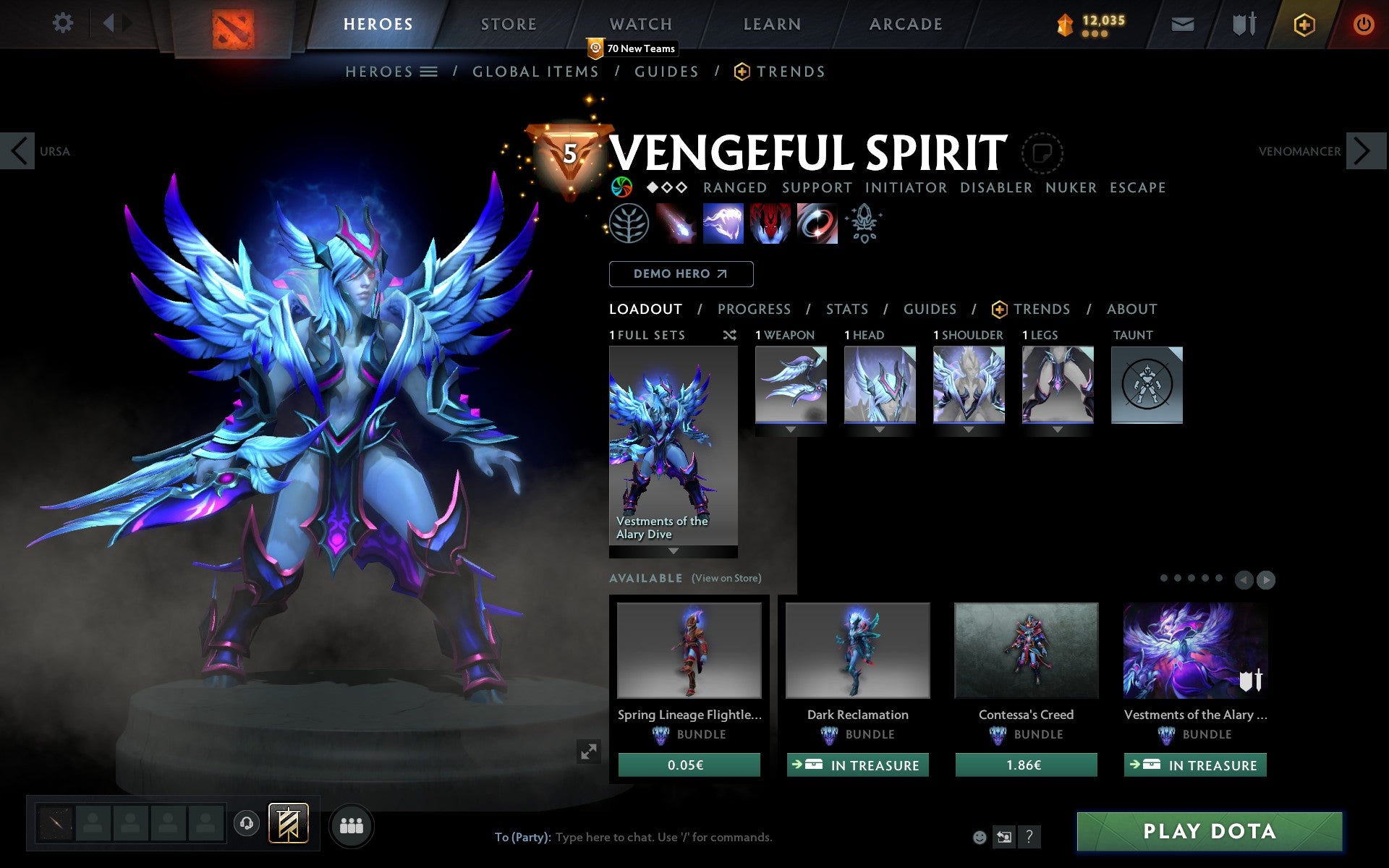1389x868 pixels.
Task: Open the ARCADE menu item
Action: [x=904, y=23]
